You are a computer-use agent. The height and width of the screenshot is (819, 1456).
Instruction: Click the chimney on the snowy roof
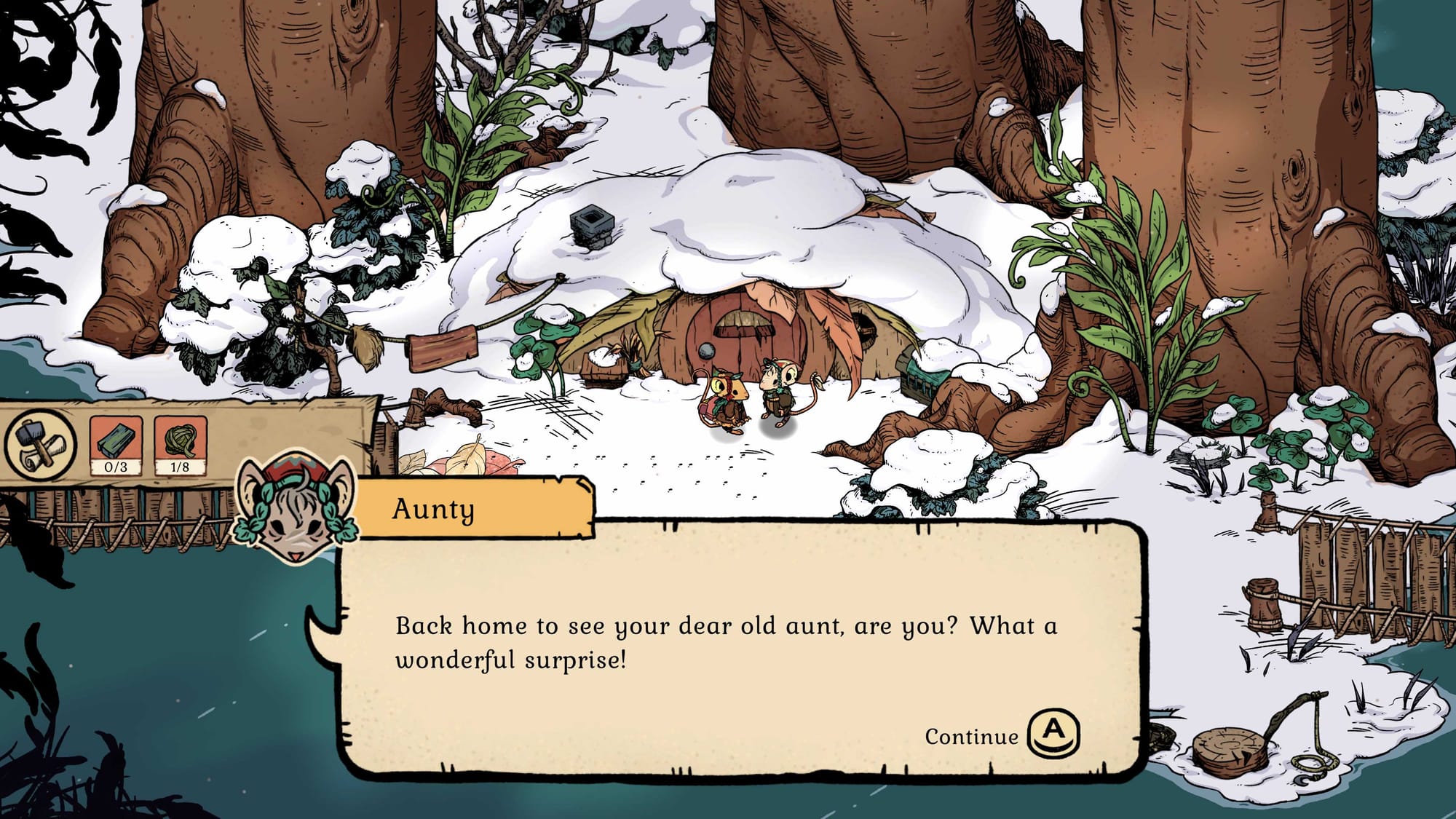pos(591,226)
